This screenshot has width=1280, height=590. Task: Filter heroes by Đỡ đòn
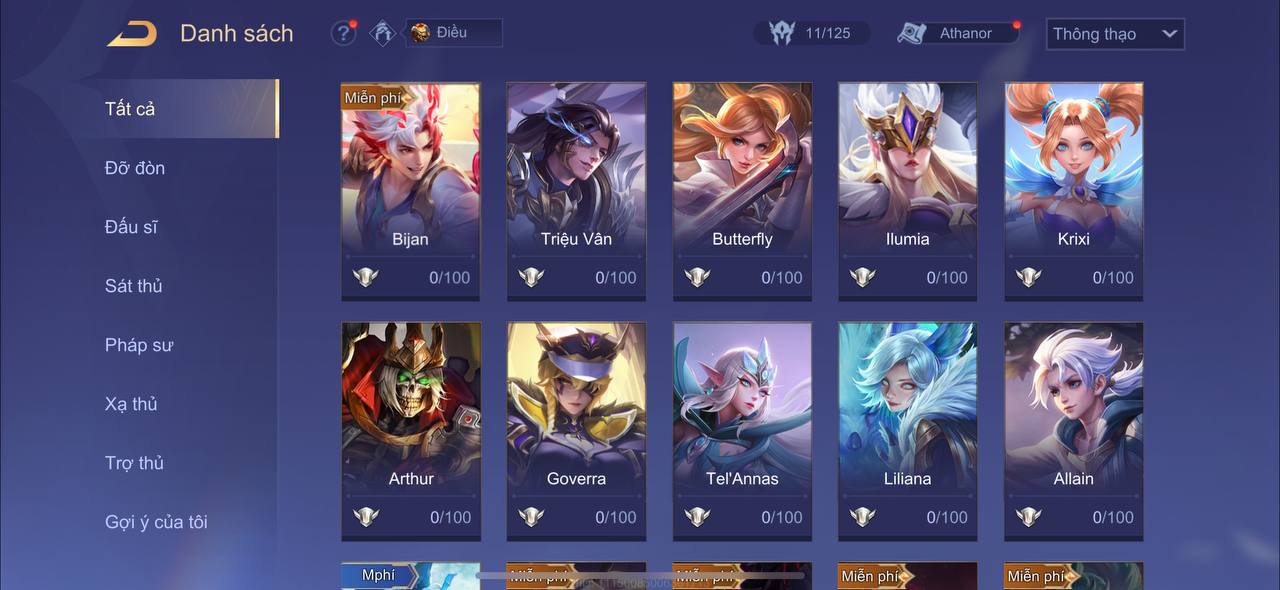click(x=135, y=168)
